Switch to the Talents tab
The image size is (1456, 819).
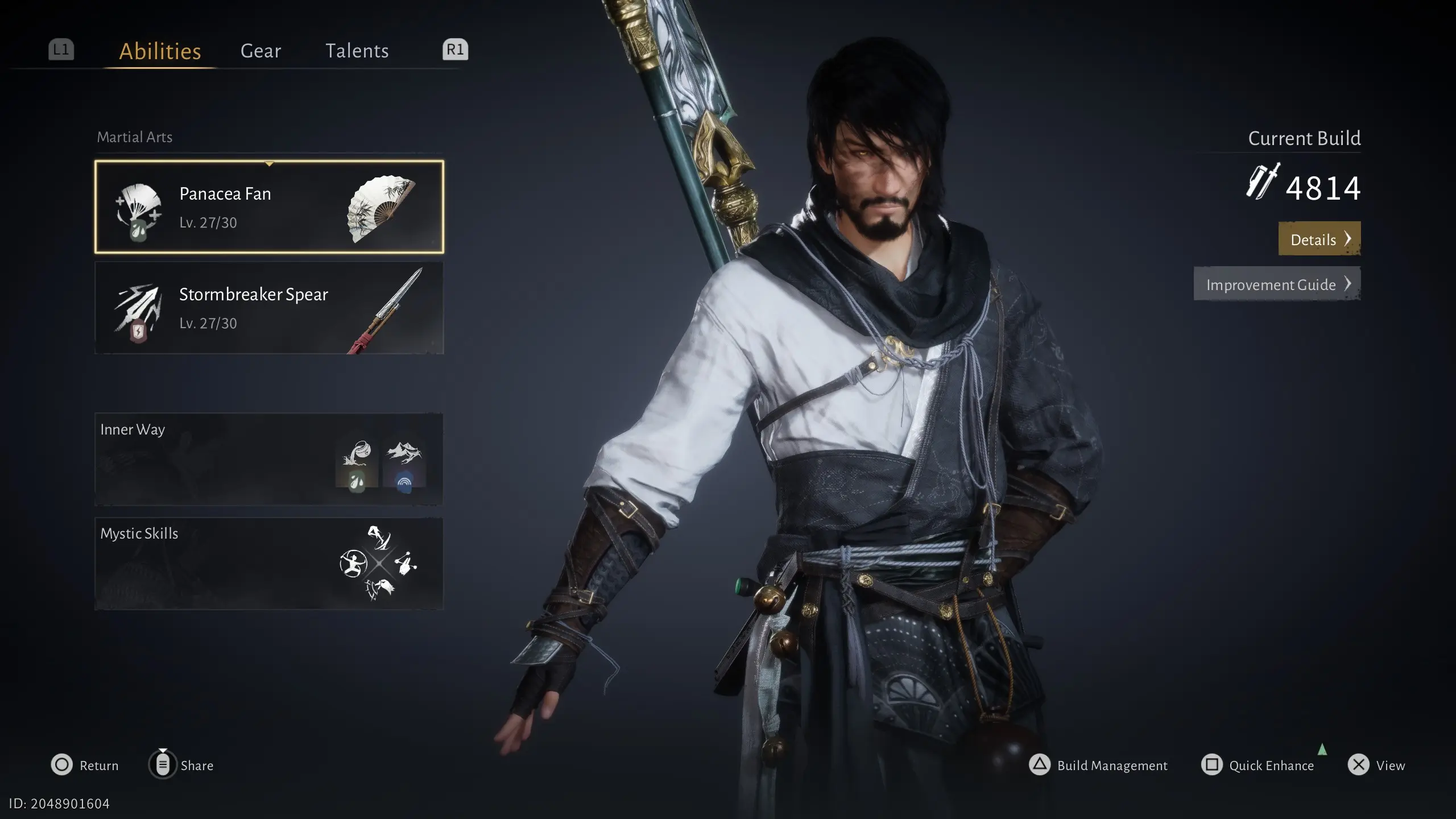point(357,51)
